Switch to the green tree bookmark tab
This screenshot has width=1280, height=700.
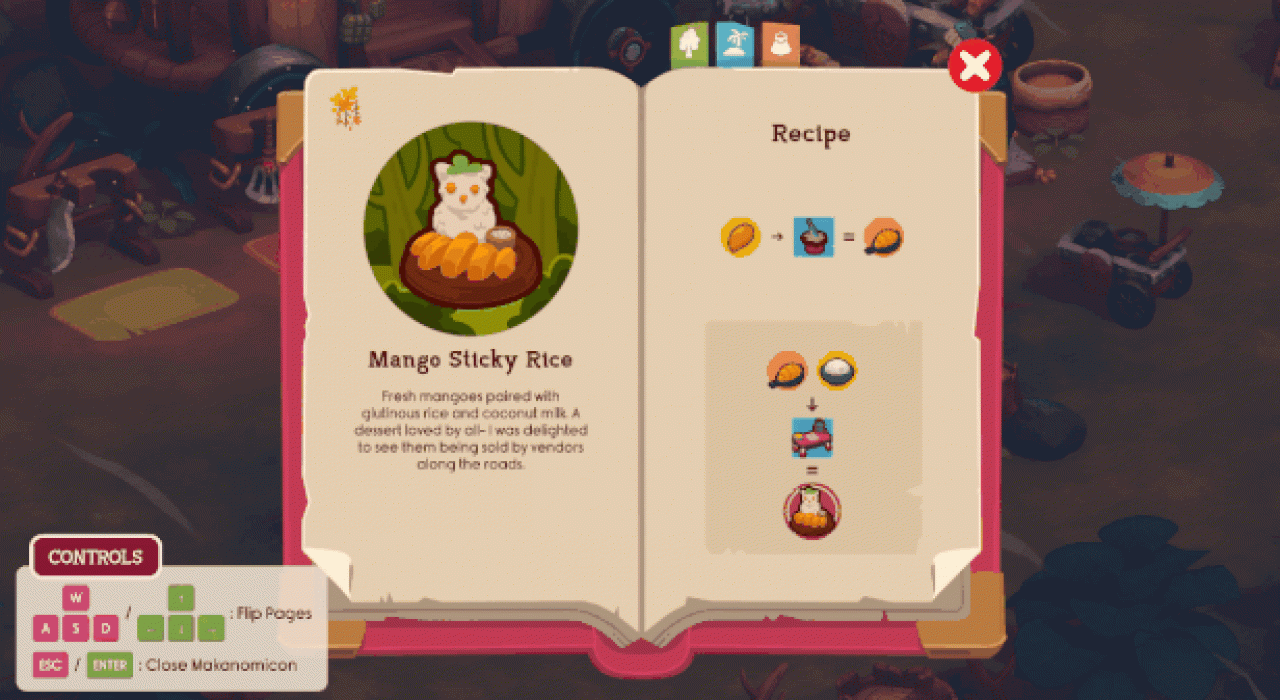pyautogui.click(x=689, y=44)
